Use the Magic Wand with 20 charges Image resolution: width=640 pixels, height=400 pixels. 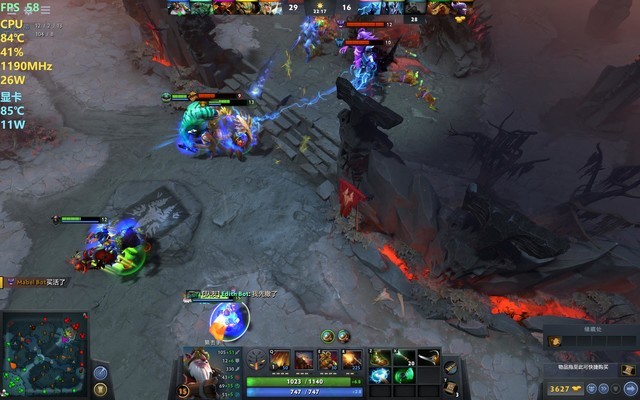click(x=403, y=357)
